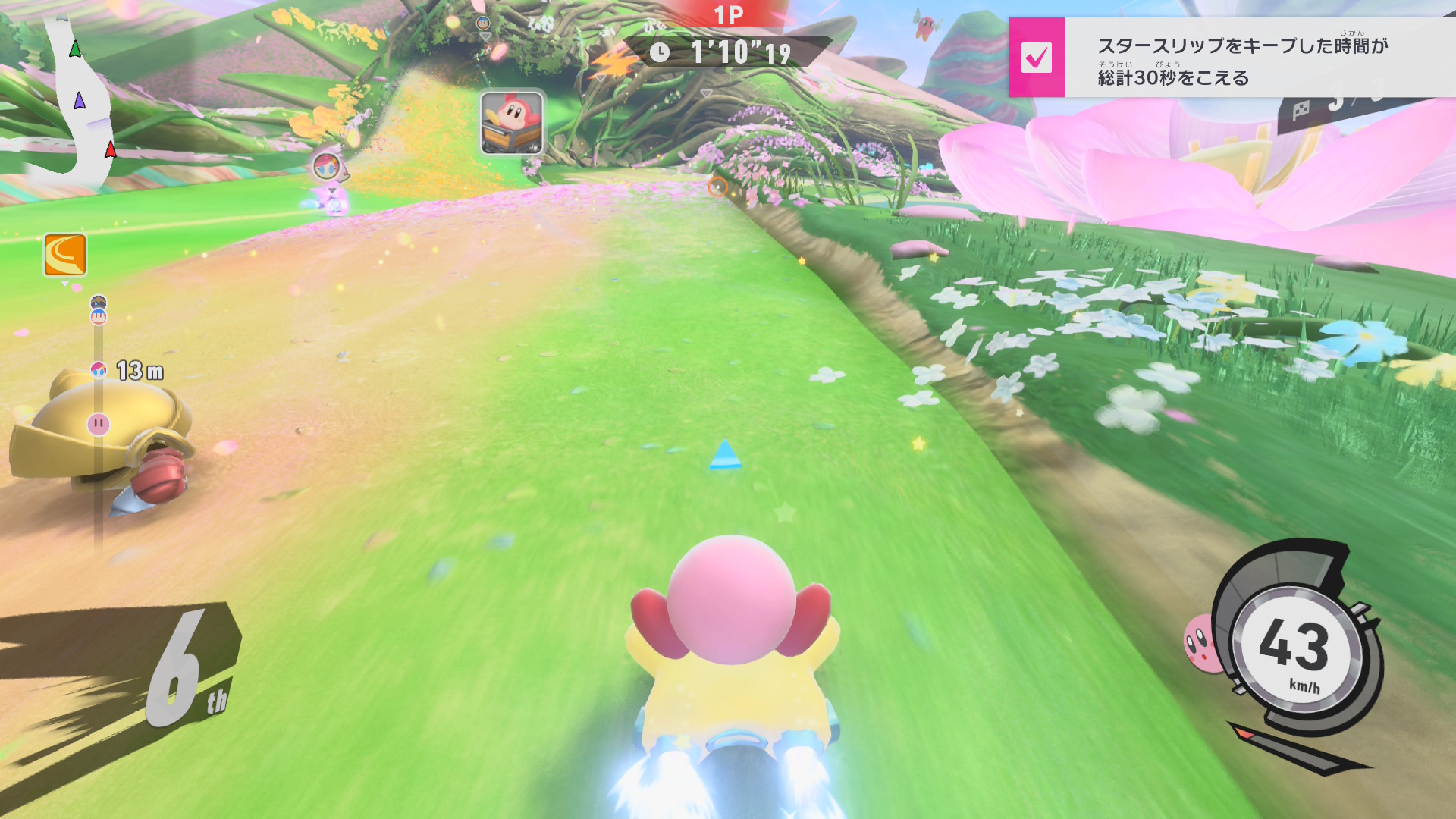Click the lap counter checkered flag icon
This screenshot has height=819, width=1456.
point(1301,111)
